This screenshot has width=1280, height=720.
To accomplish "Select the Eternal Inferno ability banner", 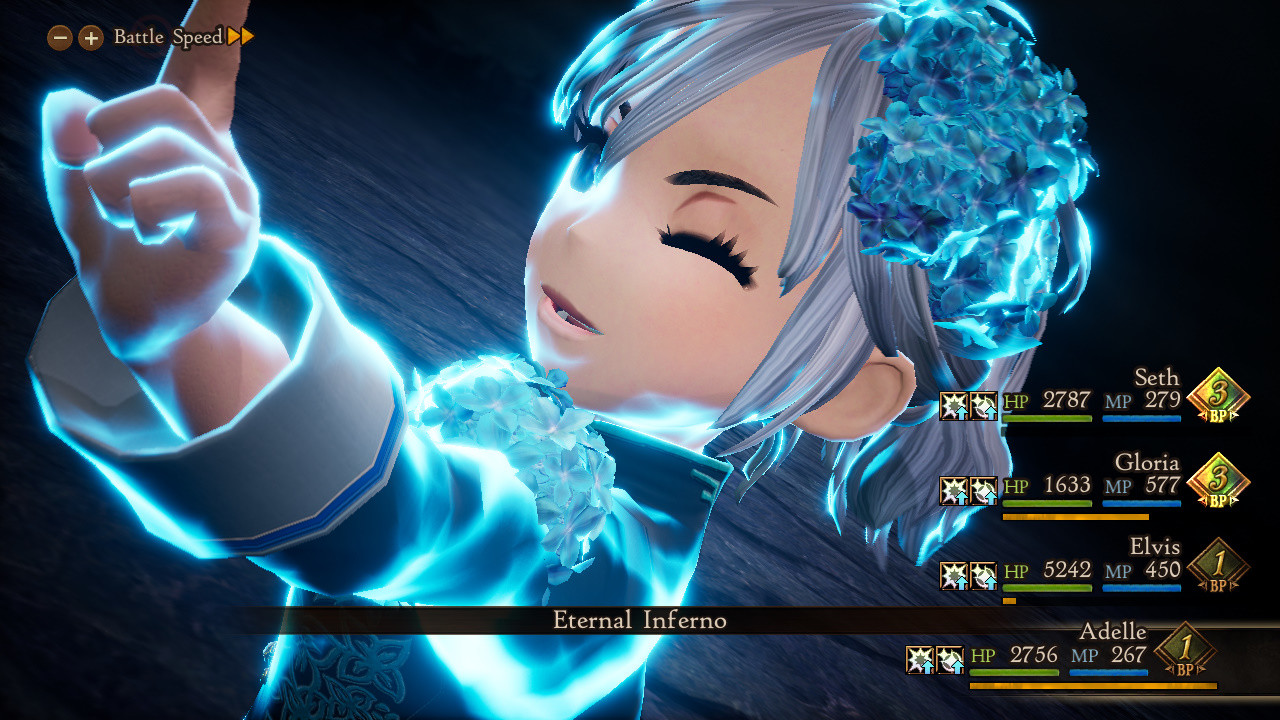I will click(640, 620).
